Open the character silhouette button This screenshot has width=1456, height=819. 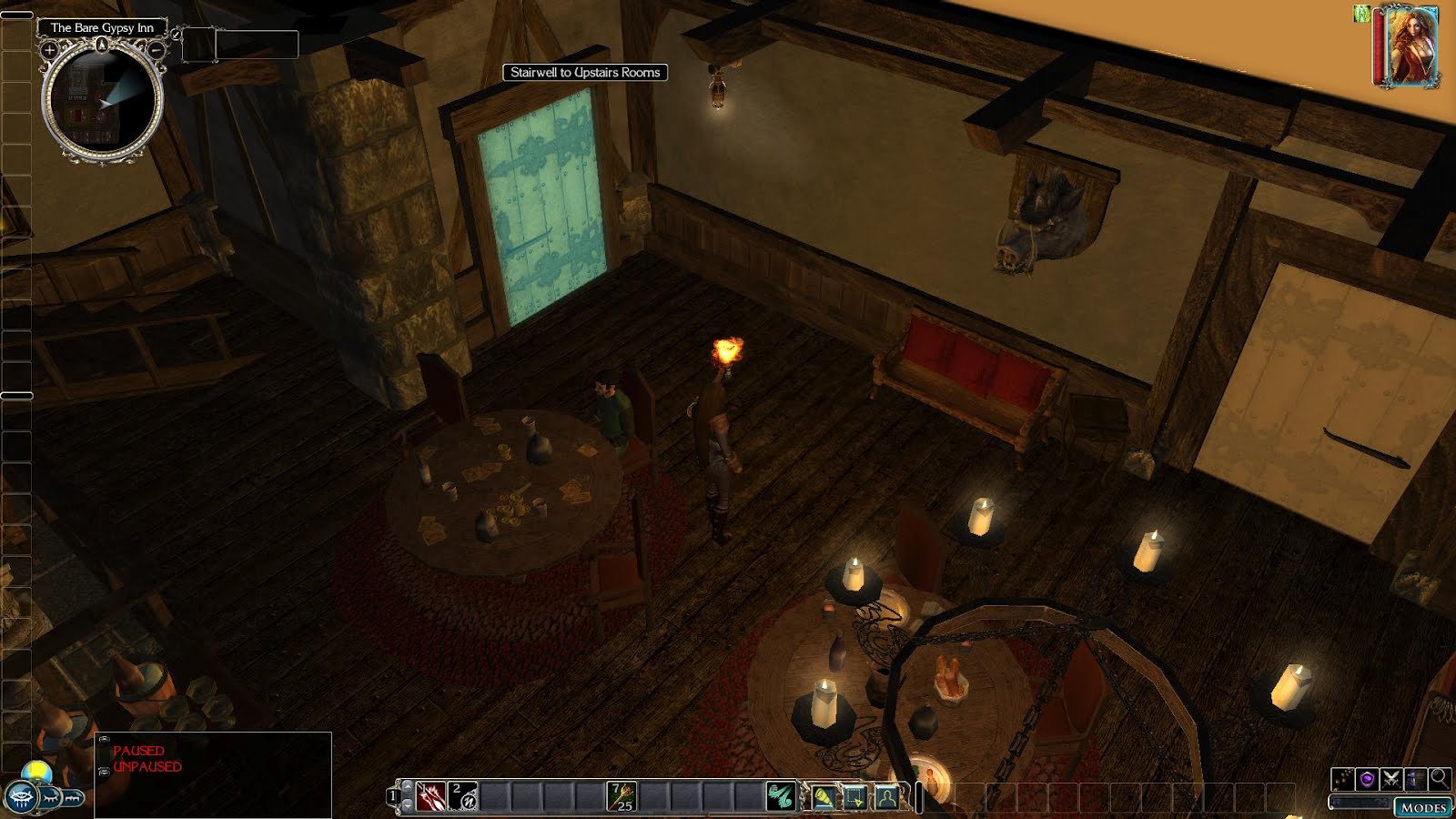pos(886,798)
